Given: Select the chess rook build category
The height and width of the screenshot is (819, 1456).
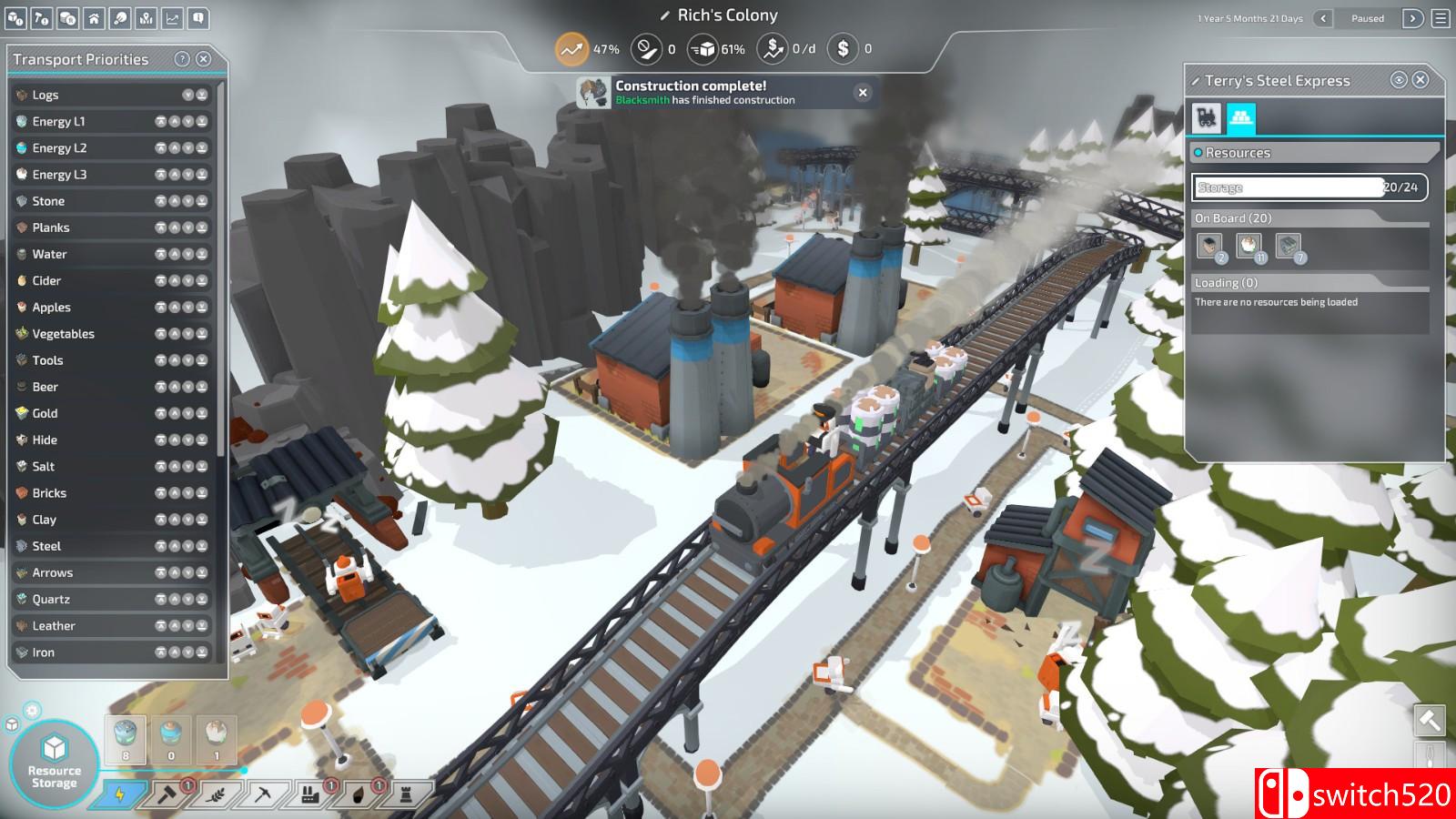Looking at the screenshot, I should coord(406,794).
